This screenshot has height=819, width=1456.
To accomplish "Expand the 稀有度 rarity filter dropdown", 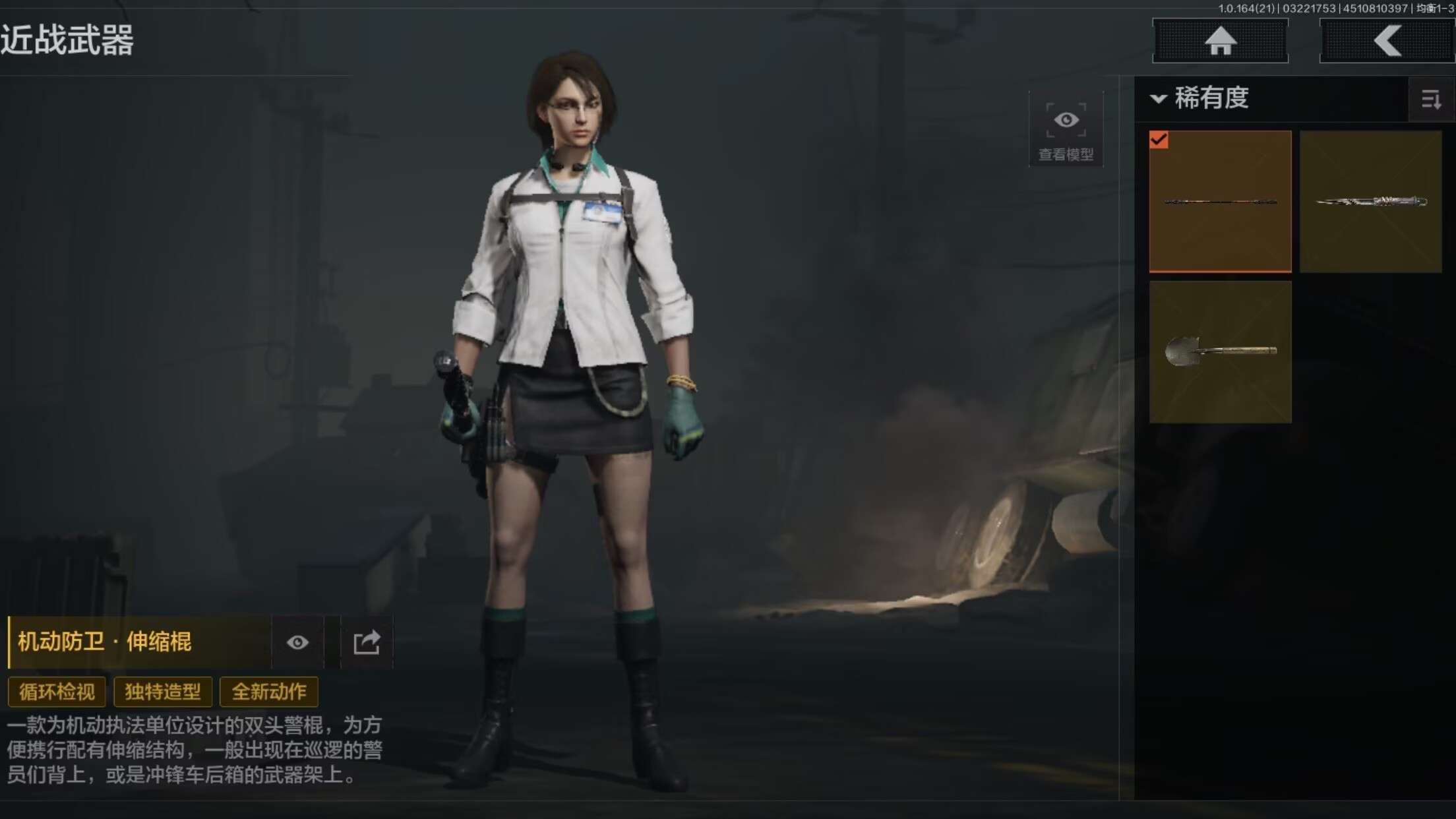I will 1201,99.
